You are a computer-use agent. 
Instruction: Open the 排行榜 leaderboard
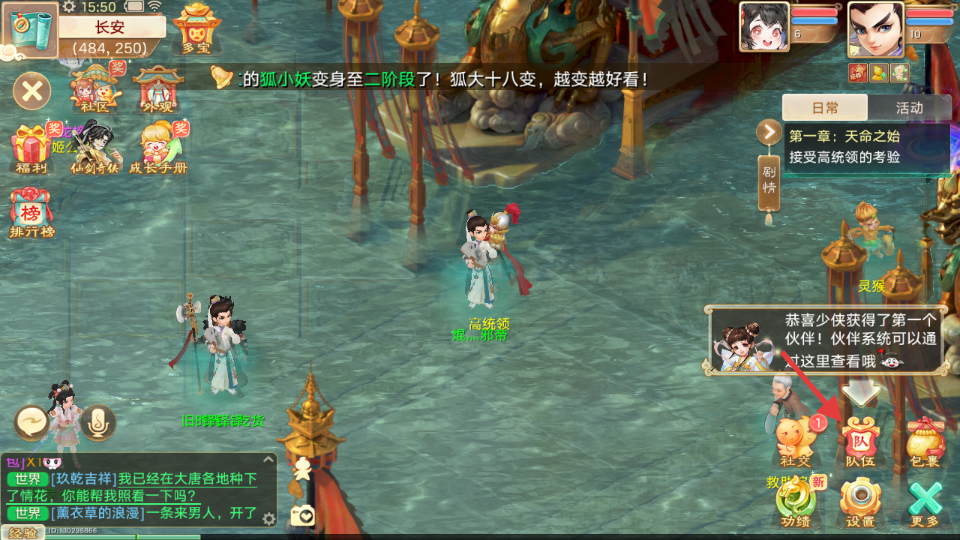31,212
